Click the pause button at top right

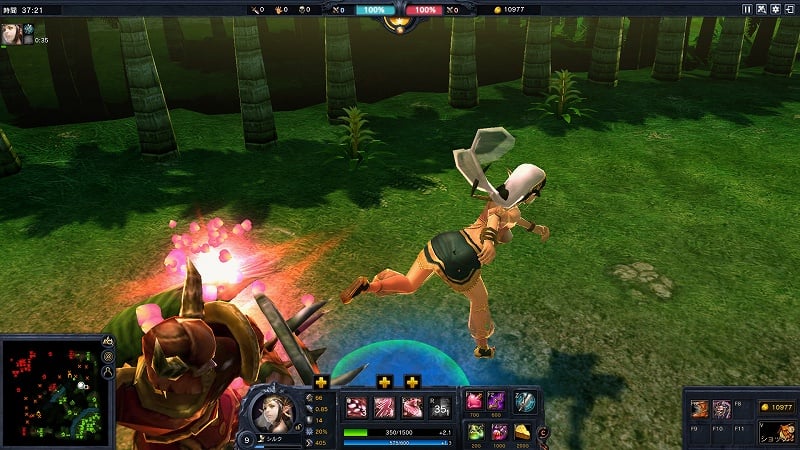pyautogui.click(x=747, y=9)
